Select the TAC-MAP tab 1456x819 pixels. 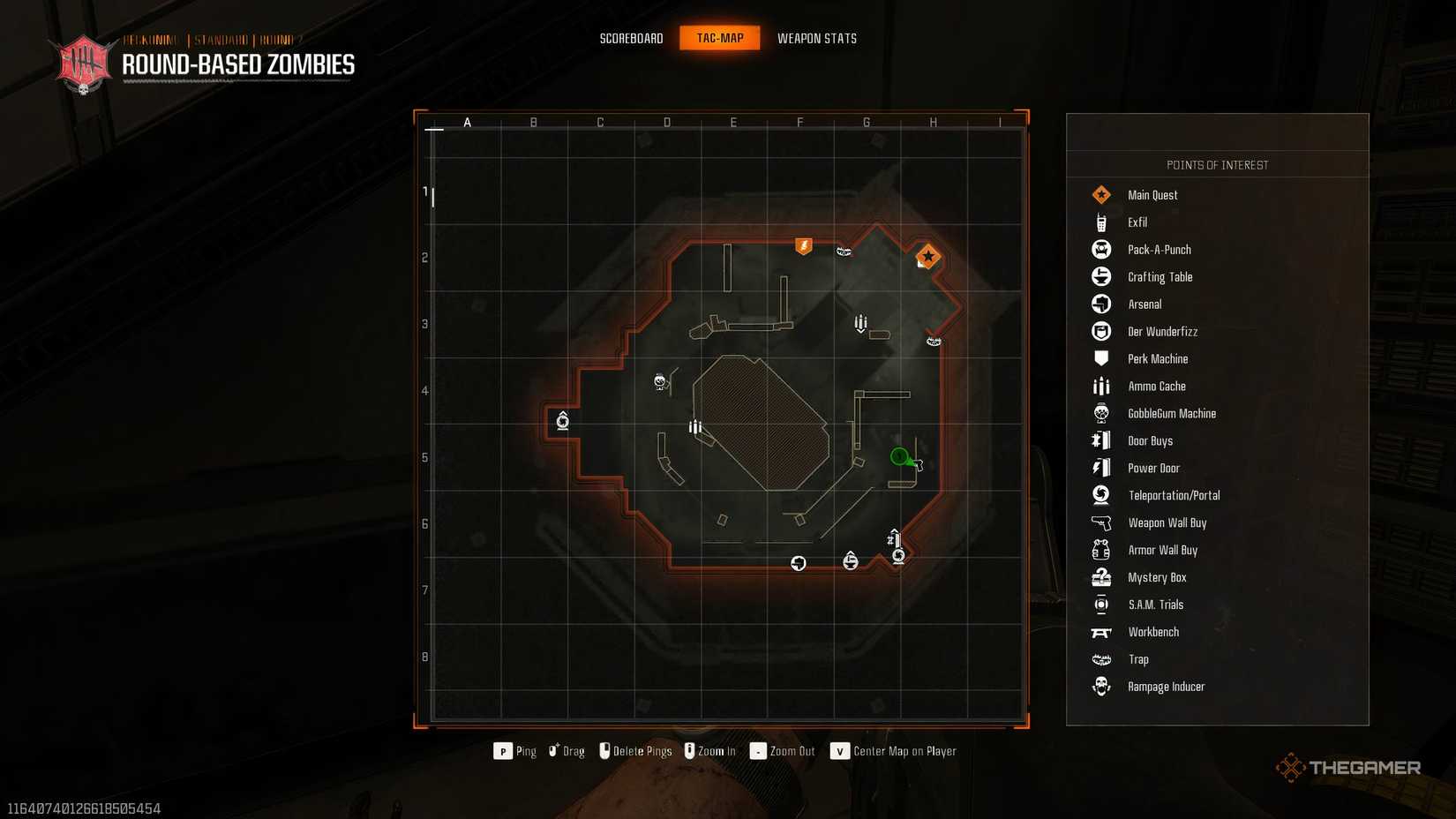[719, 38]
